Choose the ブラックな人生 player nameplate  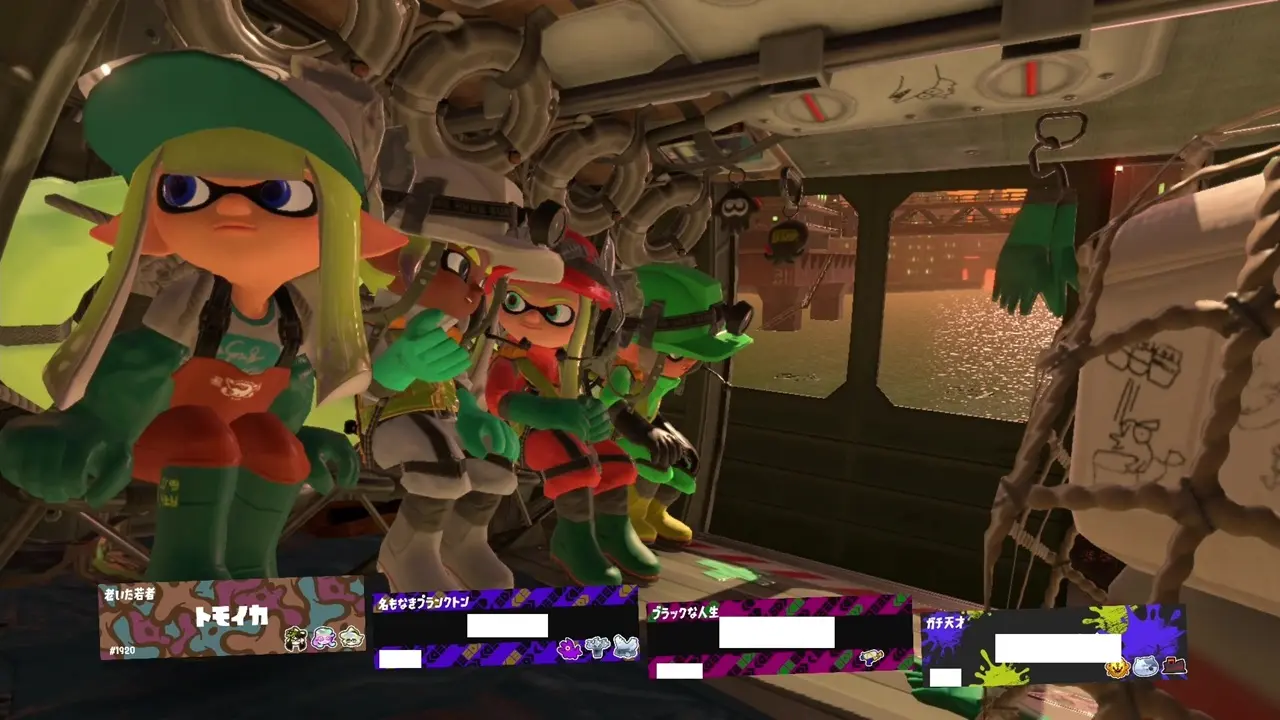pos(779,635)
